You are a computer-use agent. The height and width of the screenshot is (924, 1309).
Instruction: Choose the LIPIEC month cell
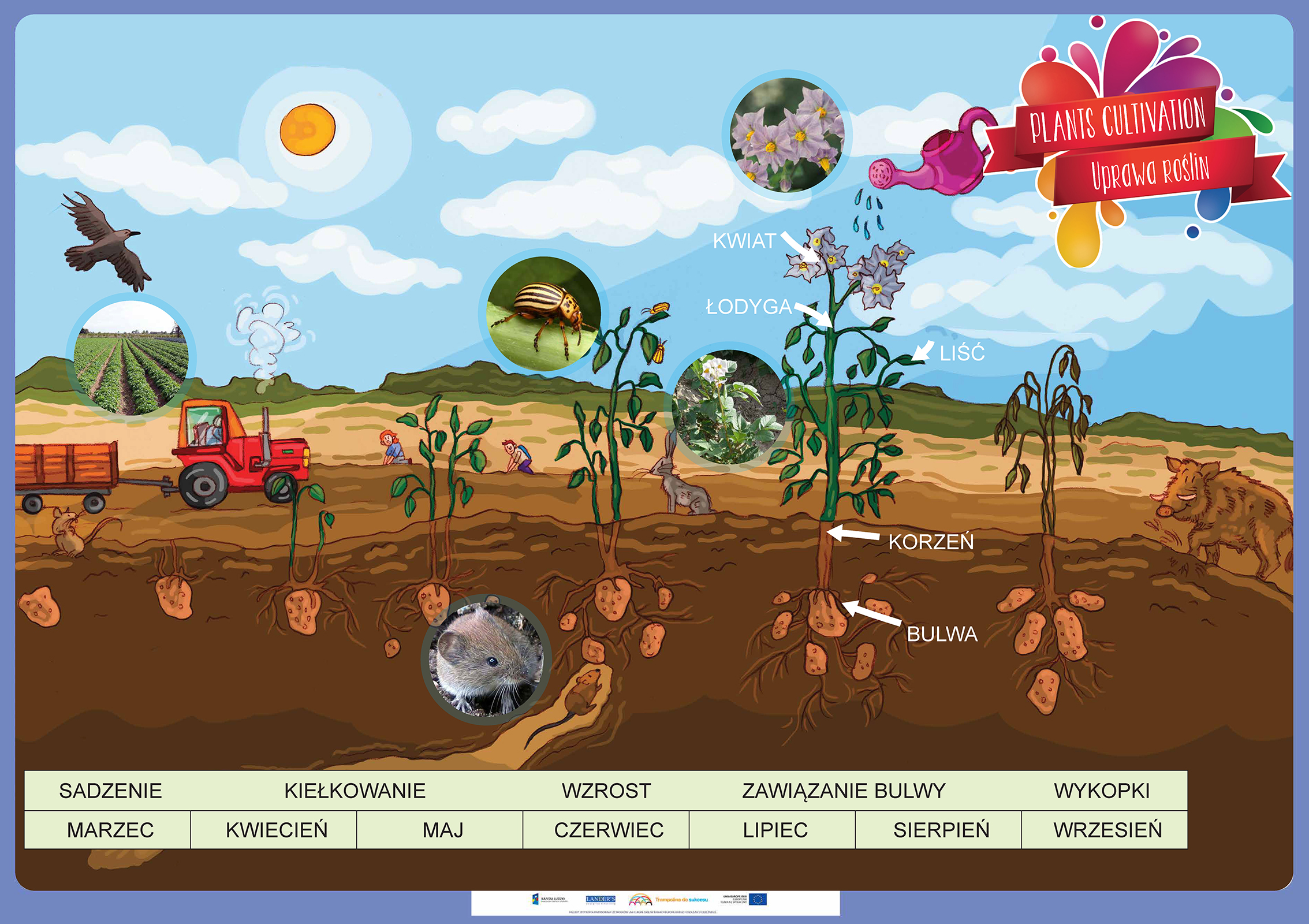click(x=775, y=830)
